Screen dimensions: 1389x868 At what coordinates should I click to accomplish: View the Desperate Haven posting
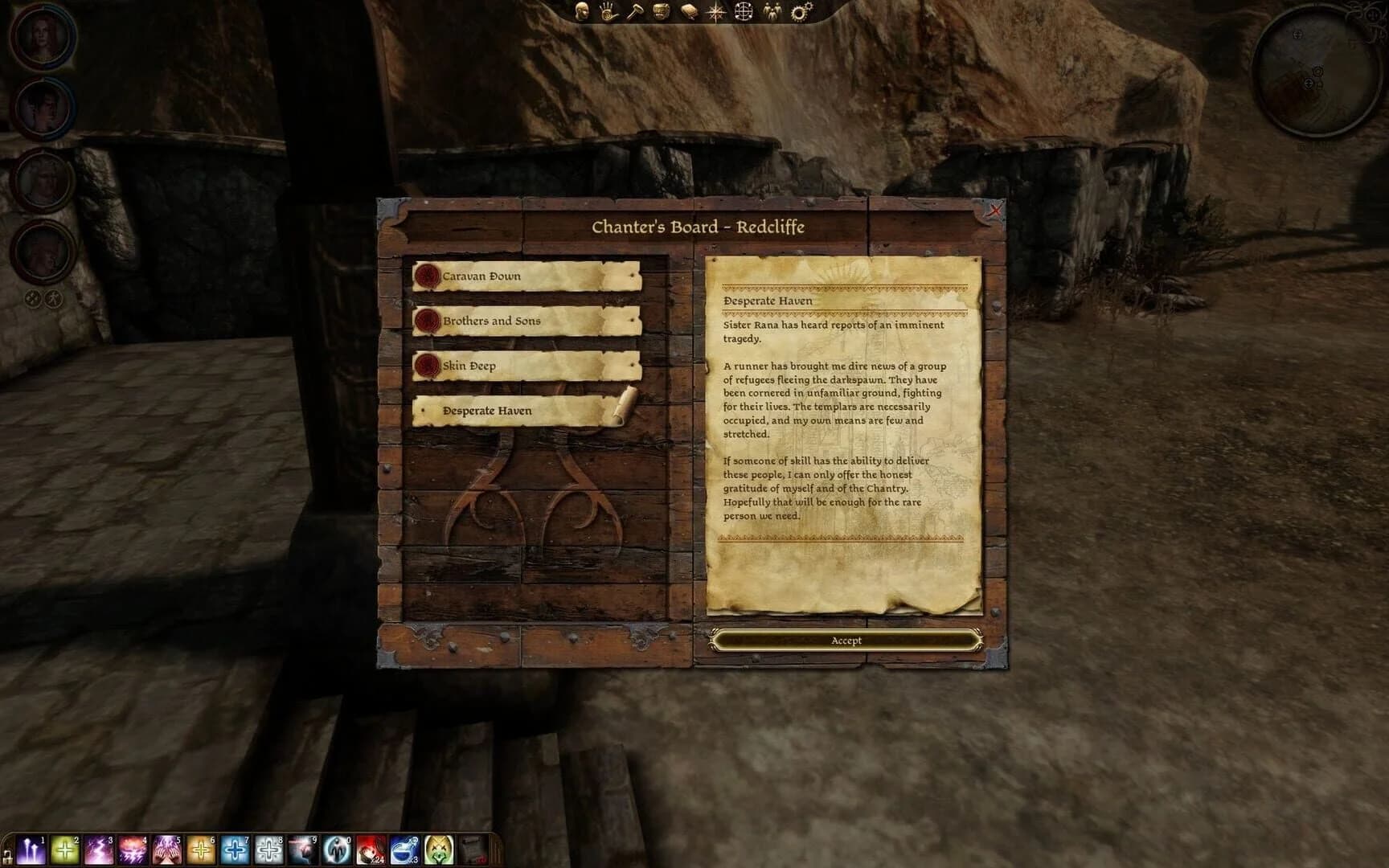click(522, 411)
